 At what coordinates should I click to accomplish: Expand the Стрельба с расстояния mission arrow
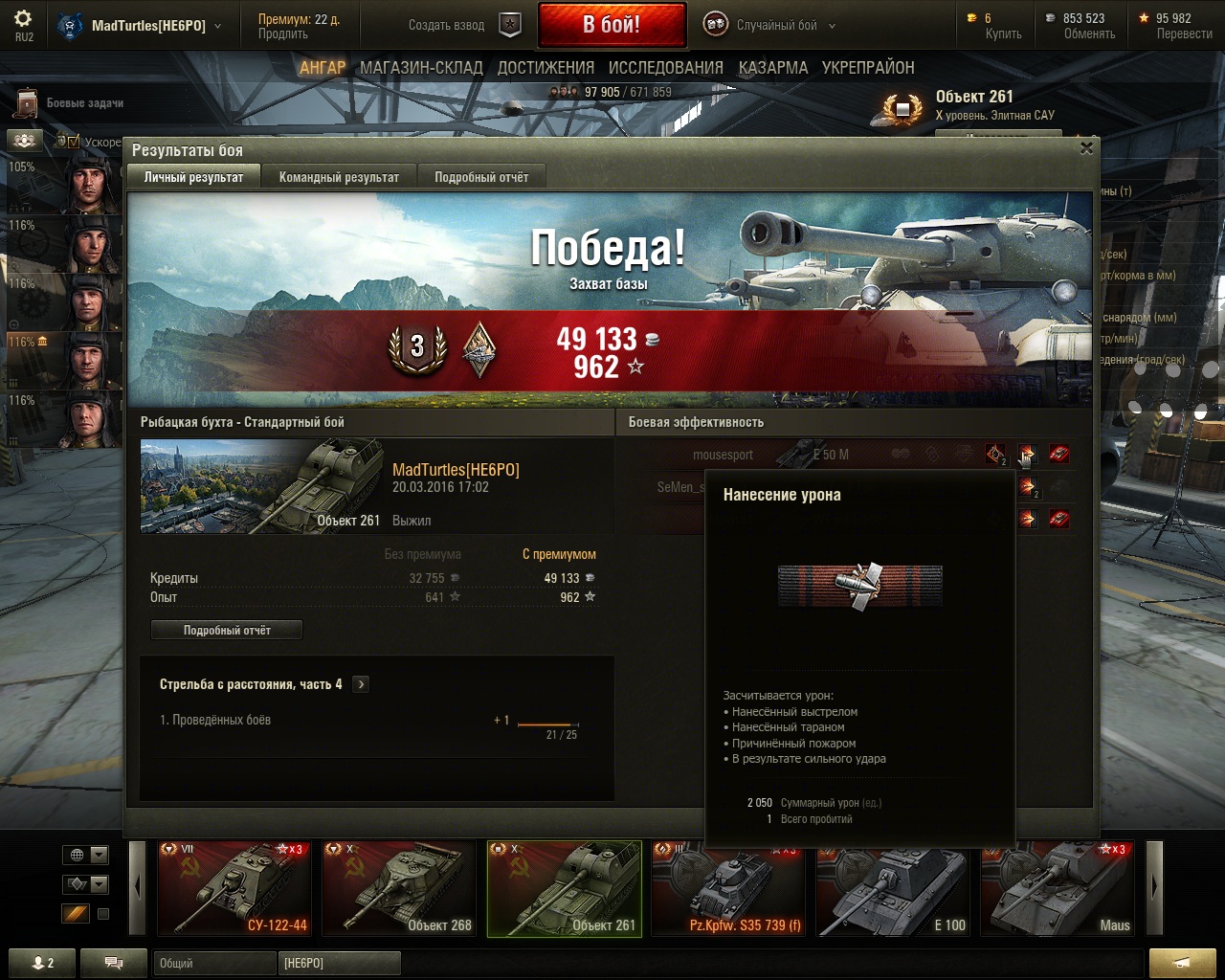coord(361,684)
